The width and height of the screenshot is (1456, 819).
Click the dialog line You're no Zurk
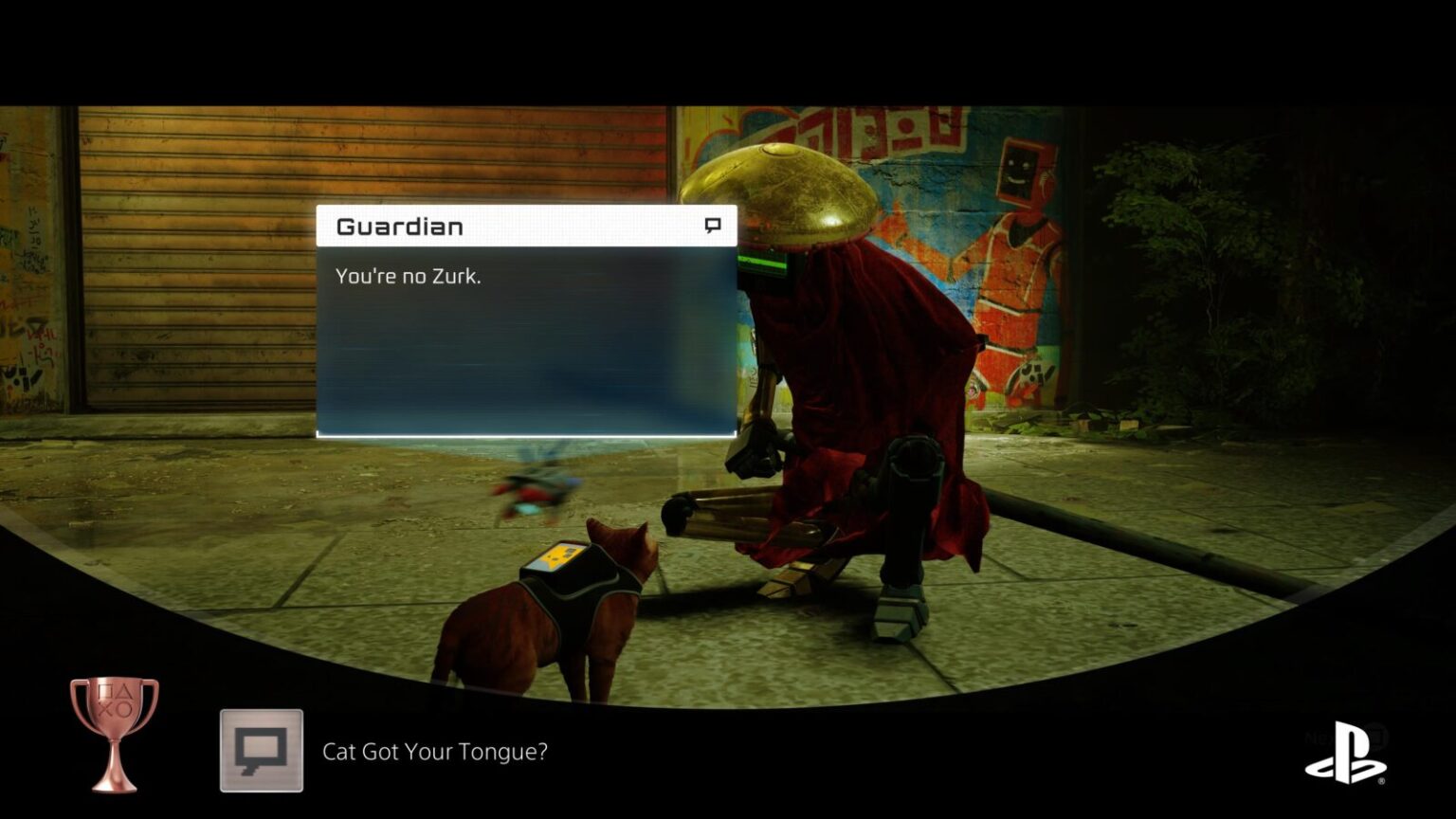point(409,277)
